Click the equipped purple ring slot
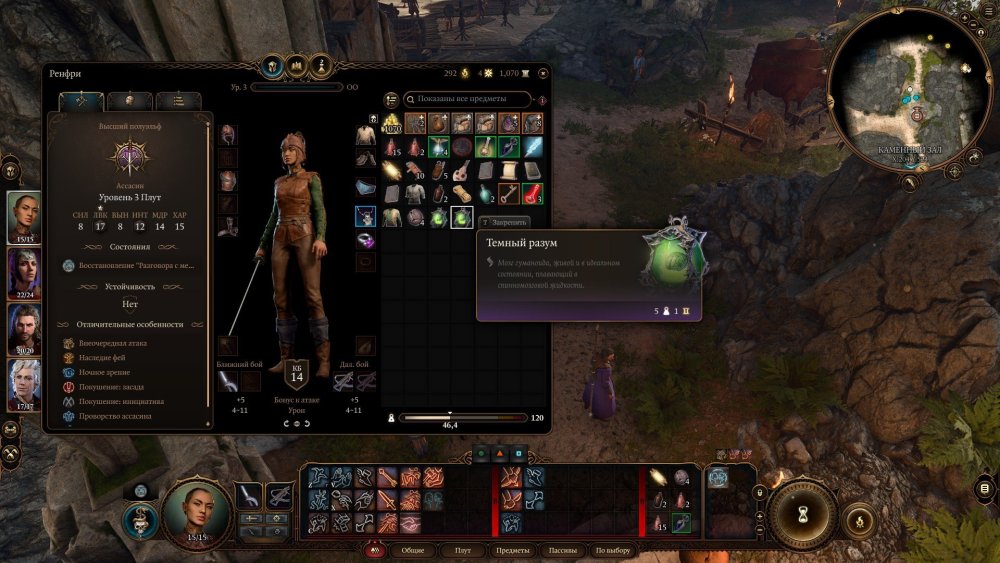Screen dimensions: 1000x563 366,241
